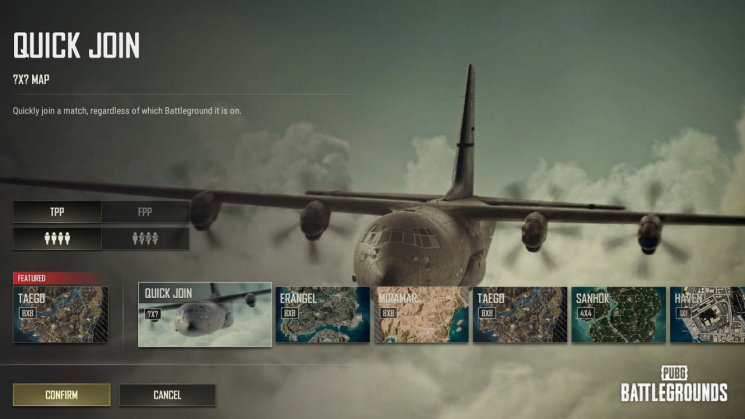
Task: Choose the Haven map tile
Action: (x=706, y=314)
